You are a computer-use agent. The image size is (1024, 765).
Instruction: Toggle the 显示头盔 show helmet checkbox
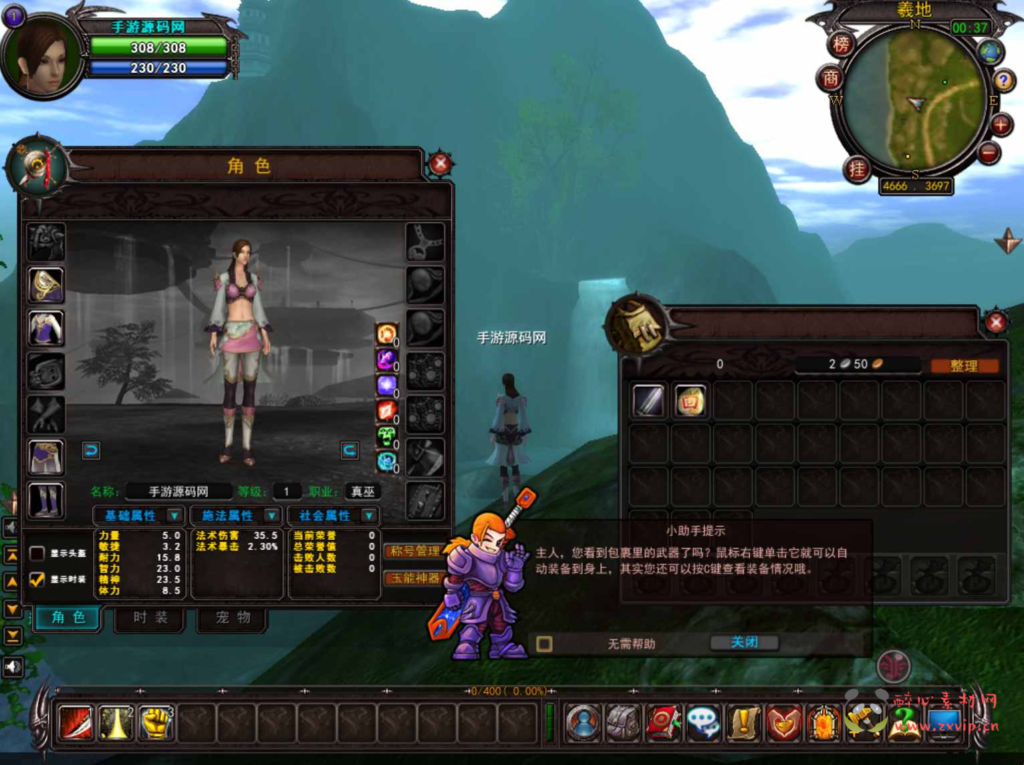(x=37, y=553)
